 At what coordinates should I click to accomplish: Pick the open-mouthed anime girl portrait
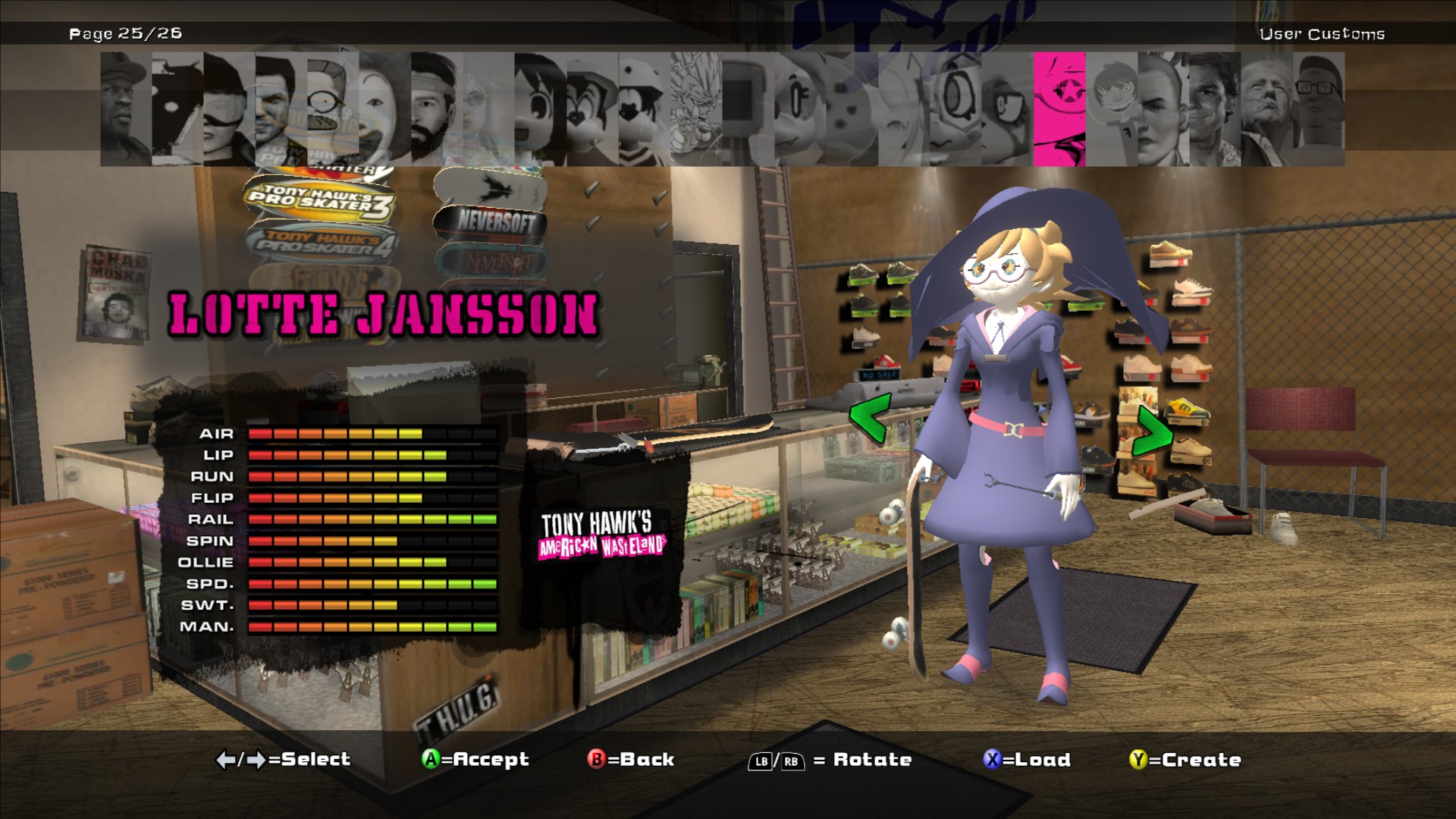pyautogui.click(x=539, y=109)
